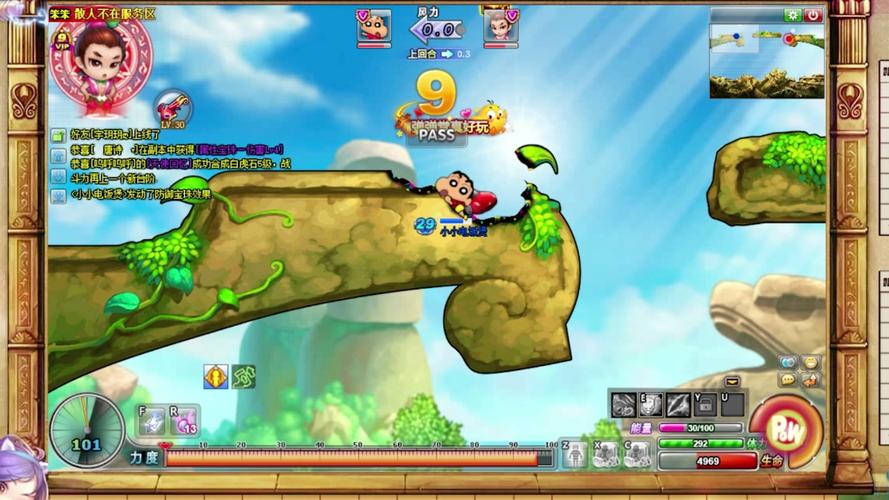Screen dimensions: 889x500
Task: Activate the C prop slot
Action: 636,455
